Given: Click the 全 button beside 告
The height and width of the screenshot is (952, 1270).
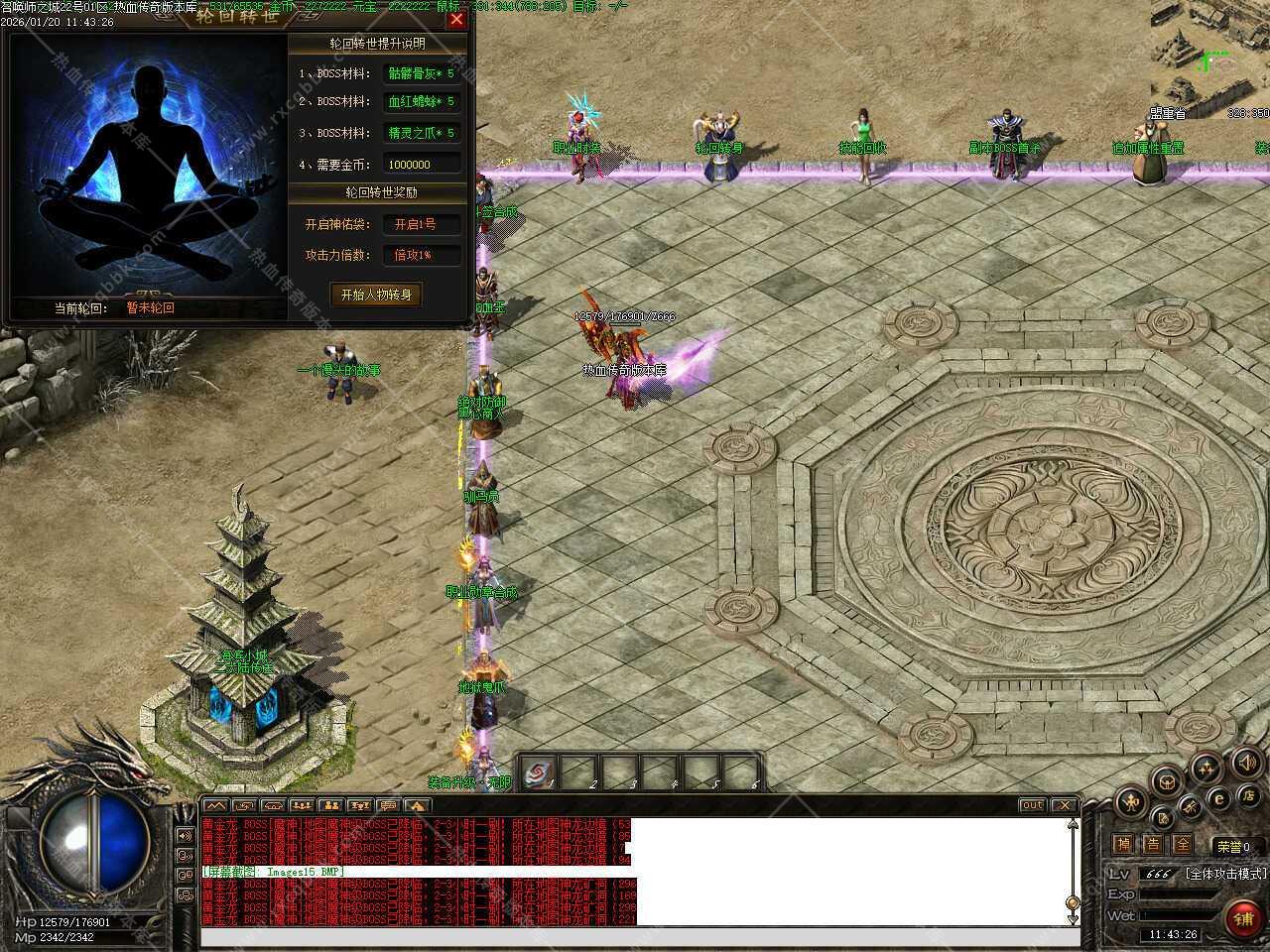Looking at the screenshot, I should pos(1182,845).
